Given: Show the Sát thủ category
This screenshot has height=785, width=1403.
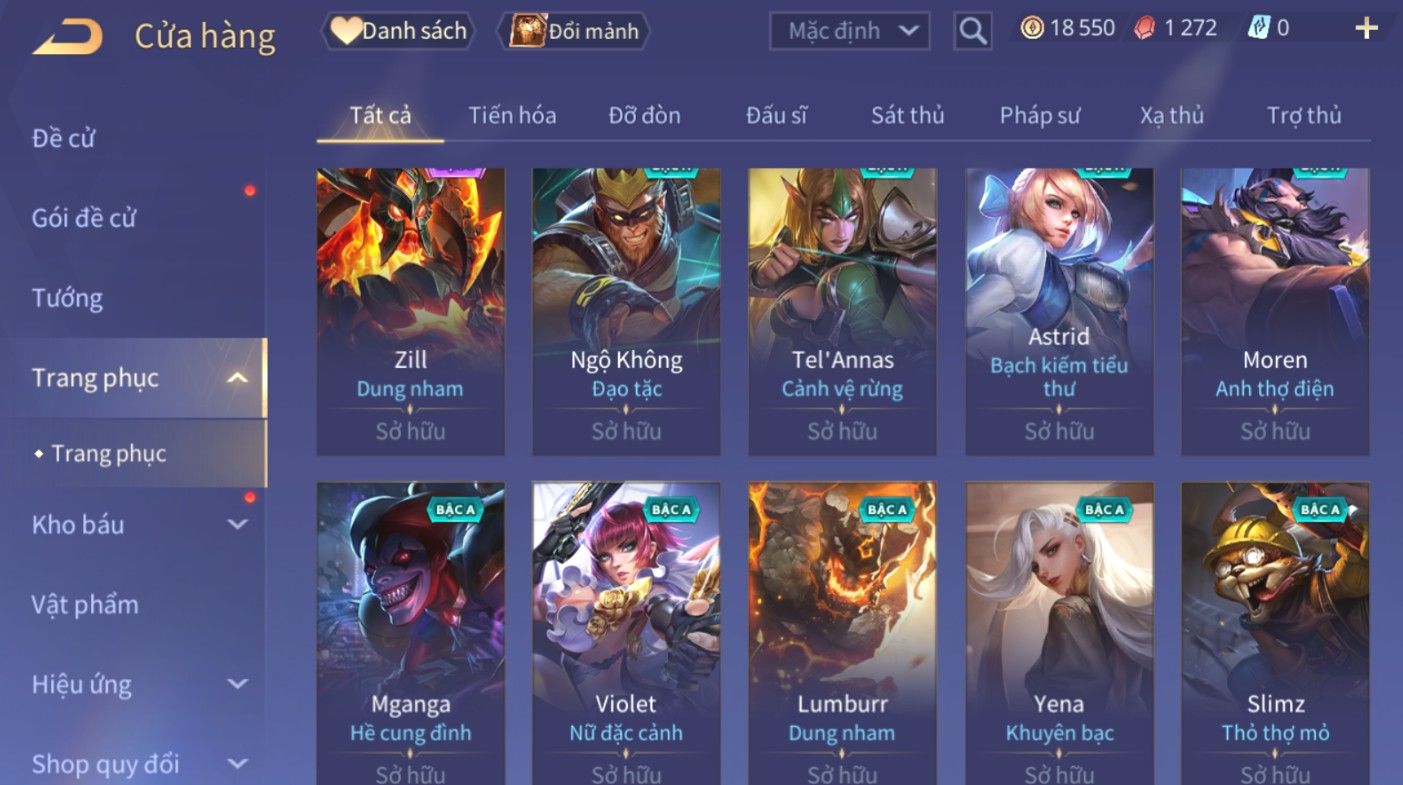Looking at the screenshot, I should (907, 115).
